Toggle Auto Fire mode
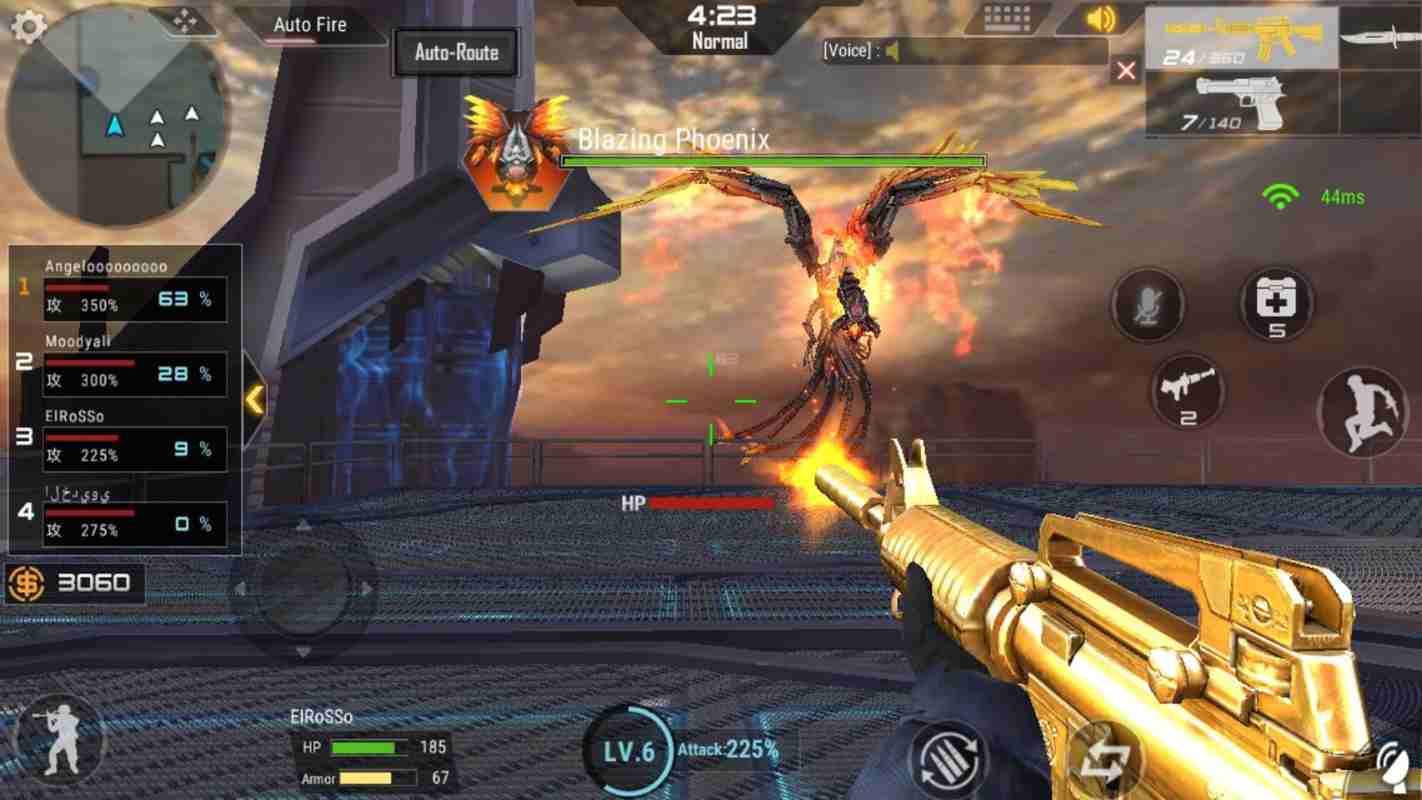The image size is (1422, 800). coord(309,25)
